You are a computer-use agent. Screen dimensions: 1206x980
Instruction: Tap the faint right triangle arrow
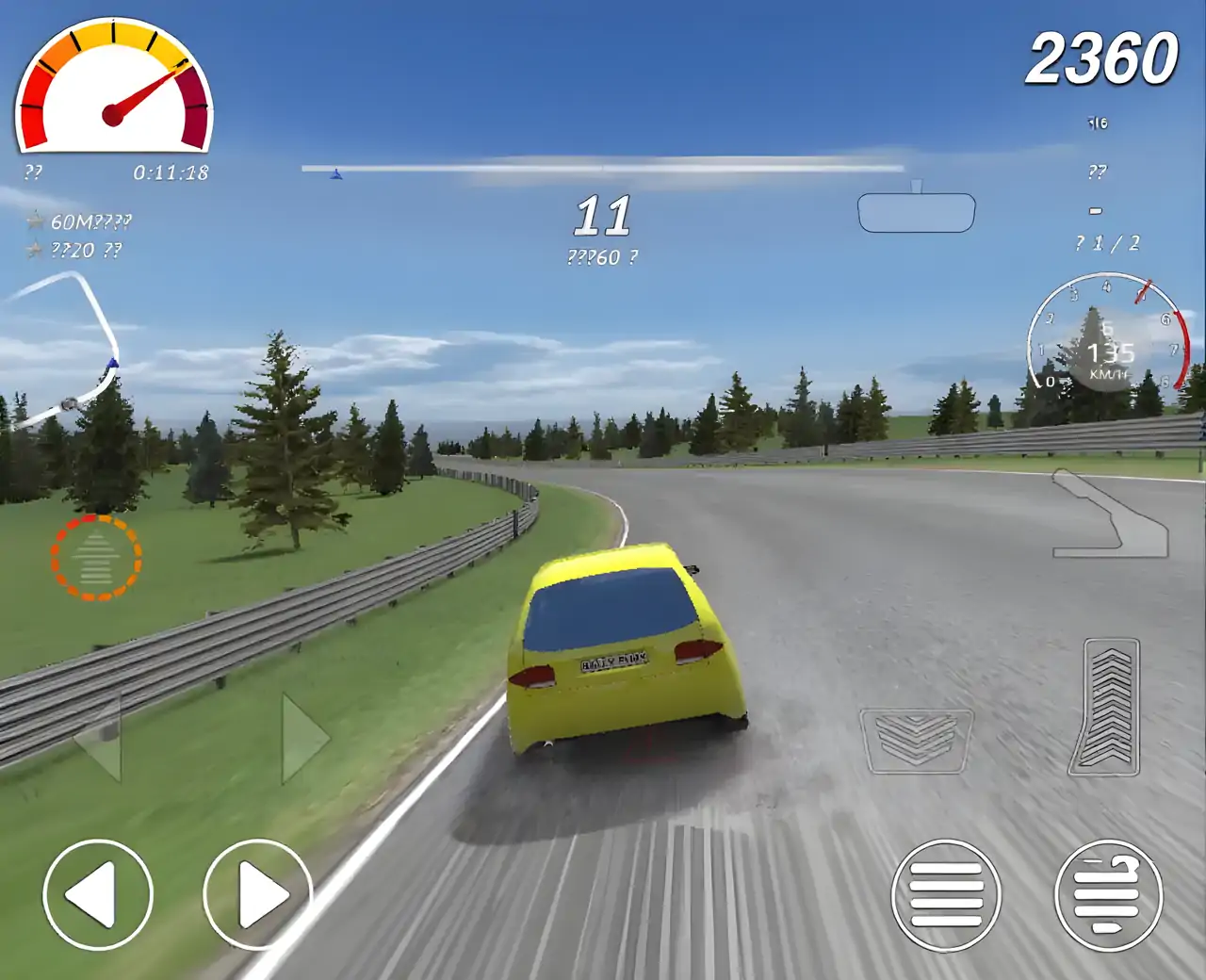pos(303,739)
